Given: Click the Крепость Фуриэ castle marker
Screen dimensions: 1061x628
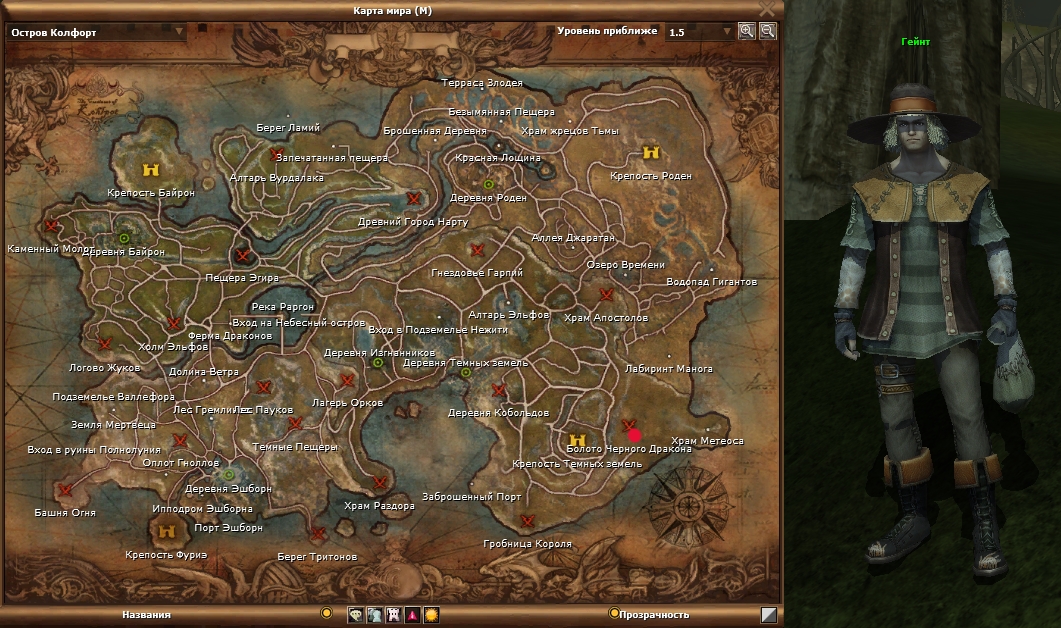Looking at the screenshot, I should coord(167,531).
